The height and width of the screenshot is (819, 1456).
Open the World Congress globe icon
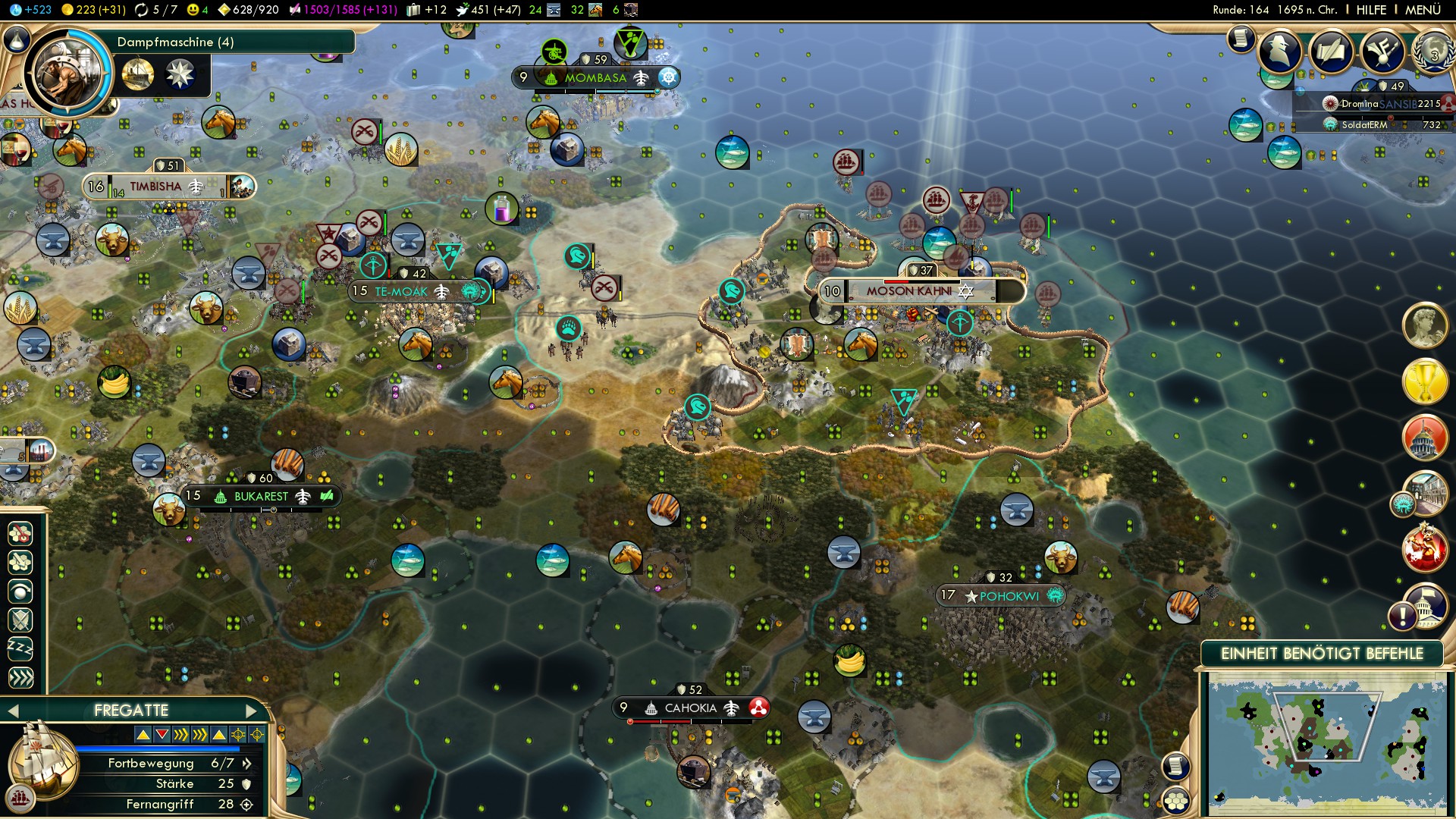(1432, 53)
